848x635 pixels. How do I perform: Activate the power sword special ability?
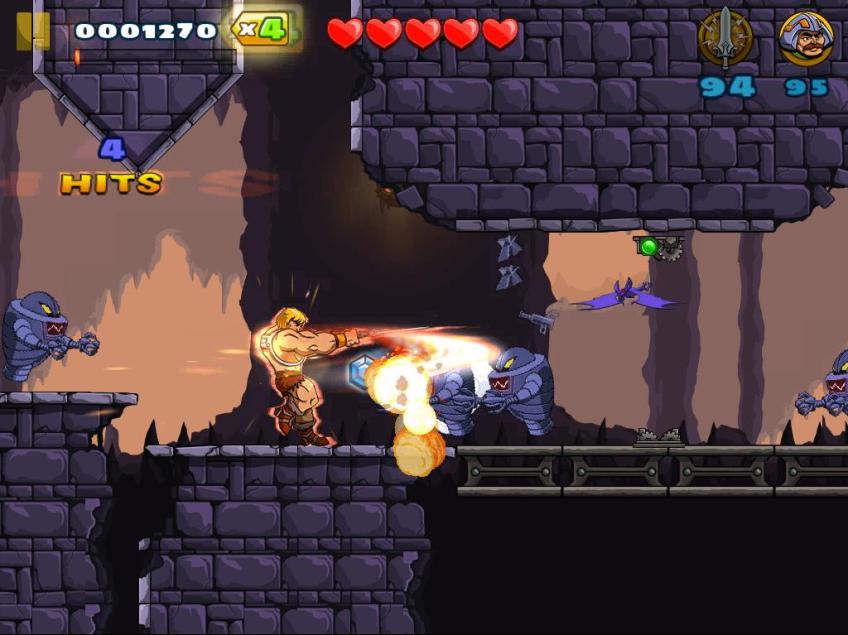[725, 38]
